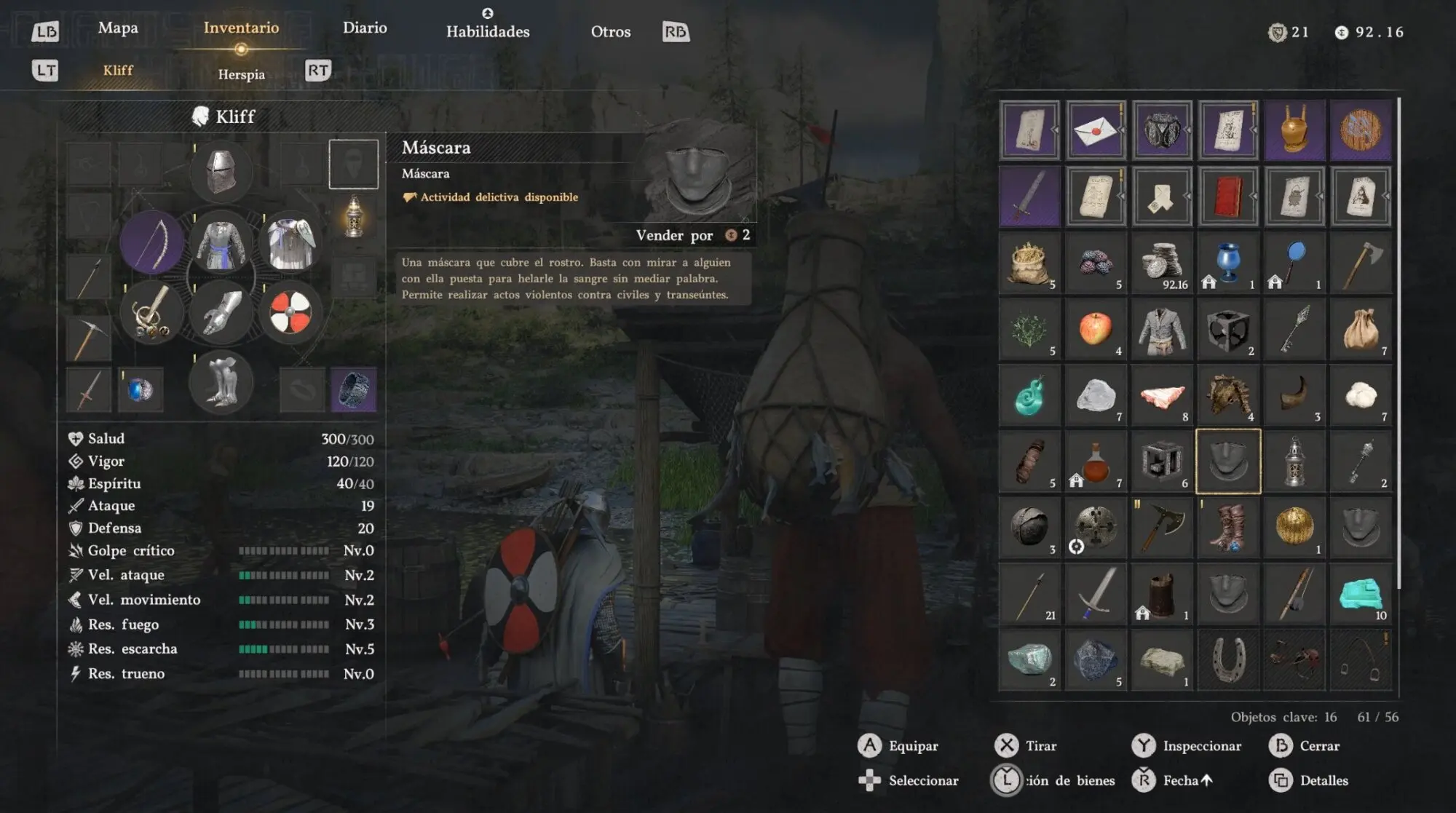1456x813 pixels.
Task: Choose the red and white shield slot
Action: tap(290, 313)
